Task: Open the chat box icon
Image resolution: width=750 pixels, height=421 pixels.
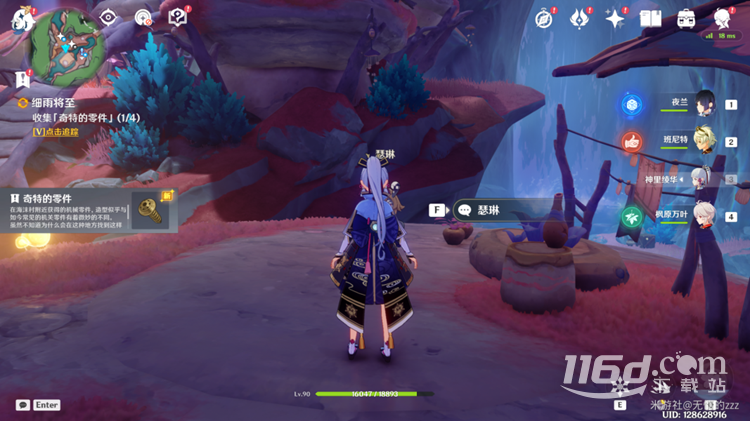Action: click(x=22, y=405)
